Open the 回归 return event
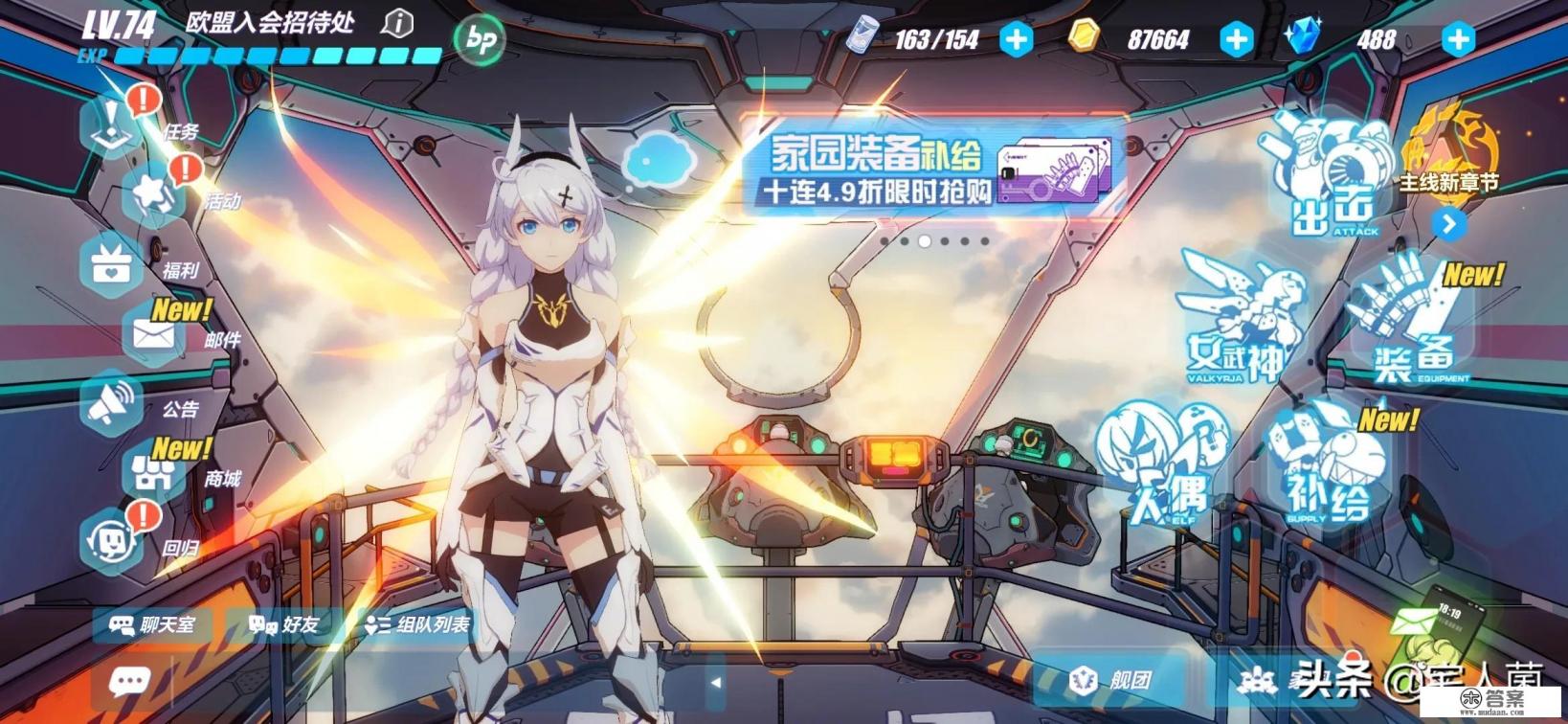The width and height of the screenshot is (1568, 724). pos(113,541)
